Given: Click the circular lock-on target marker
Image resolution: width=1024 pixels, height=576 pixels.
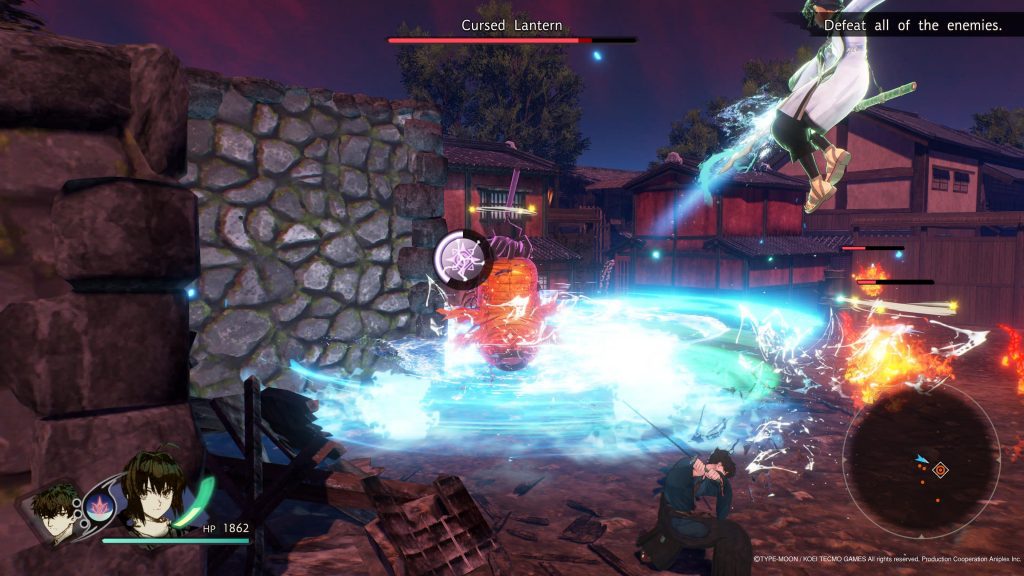Looking at the screenshot, I should point(461,260).
